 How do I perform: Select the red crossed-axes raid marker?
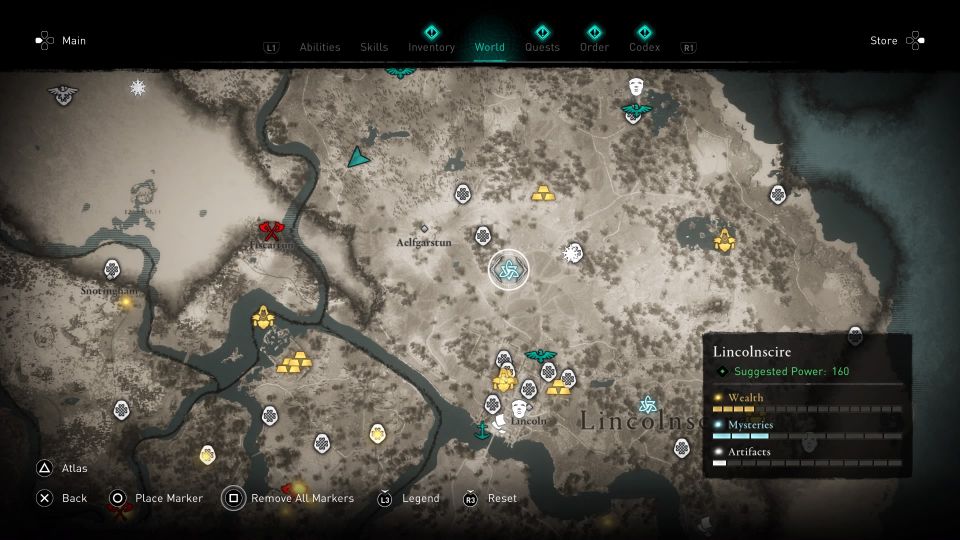[271, 232]
